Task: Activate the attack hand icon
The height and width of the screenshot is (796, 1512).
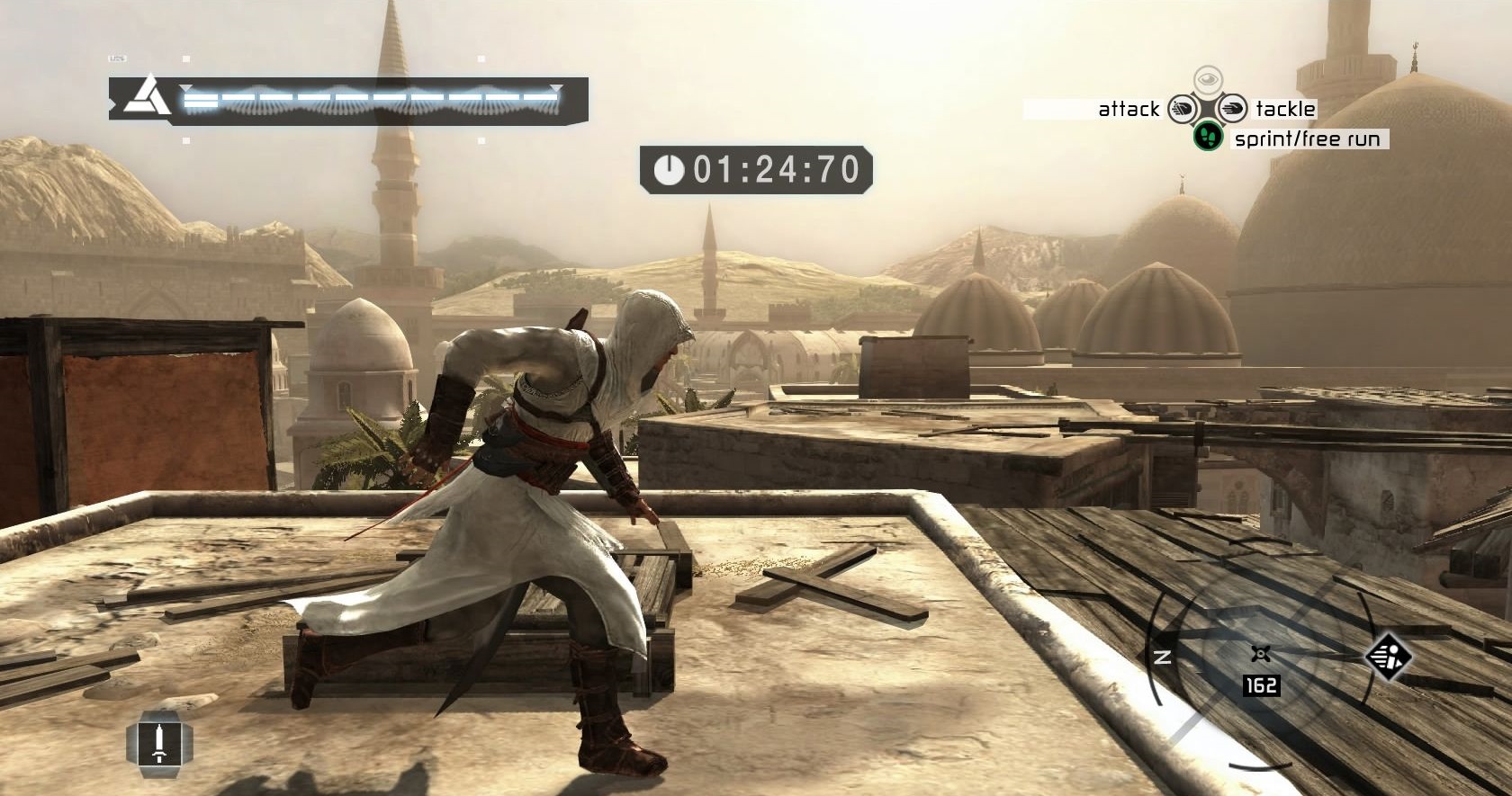Action: pyautogui.click(x=1182, y=110)
